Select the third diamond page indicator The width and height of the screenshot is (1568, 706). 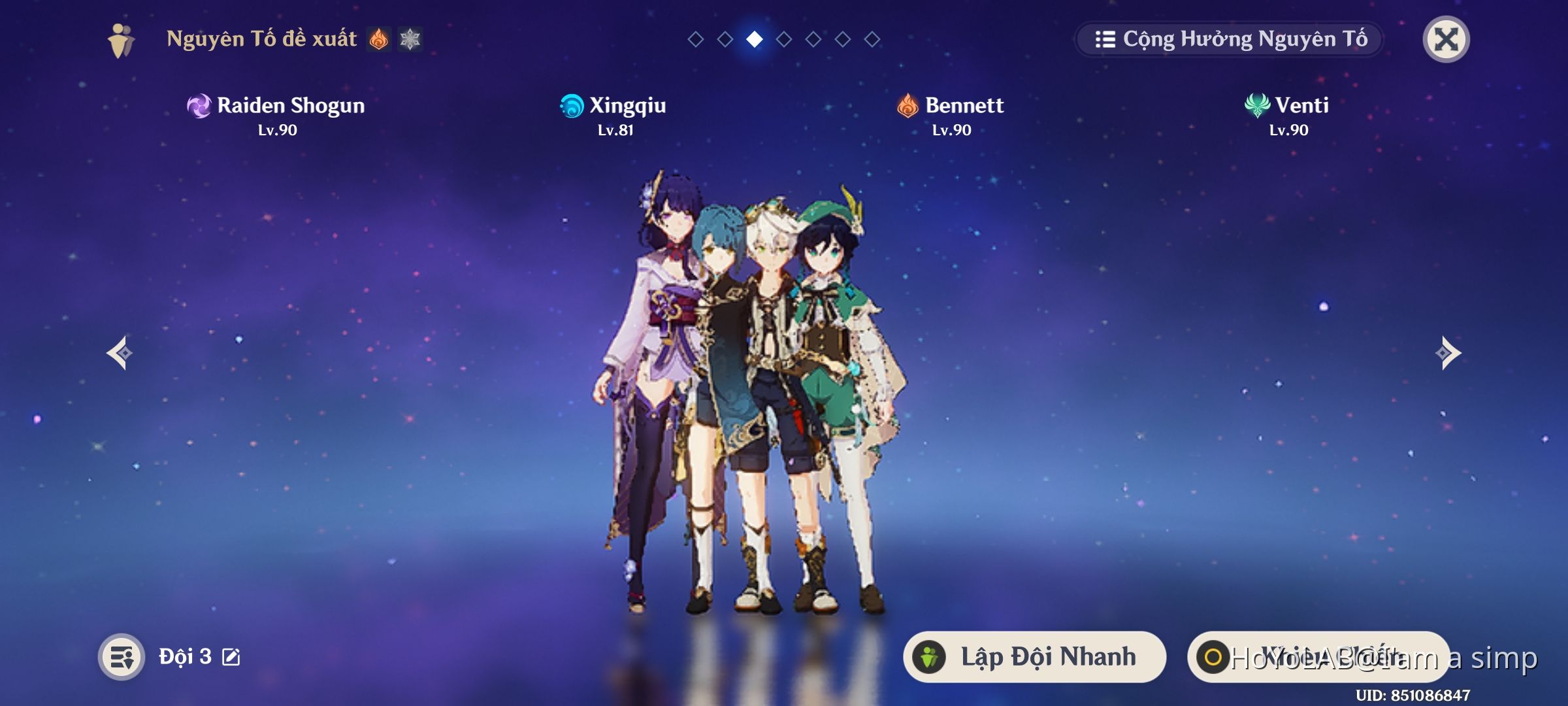click(755, 39)
